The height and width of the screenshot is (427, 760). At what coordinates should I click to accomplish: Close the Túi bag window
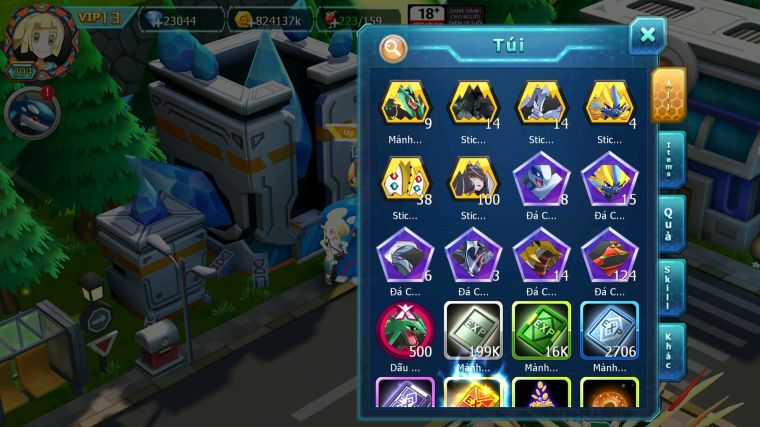click(x=647, y=36)
